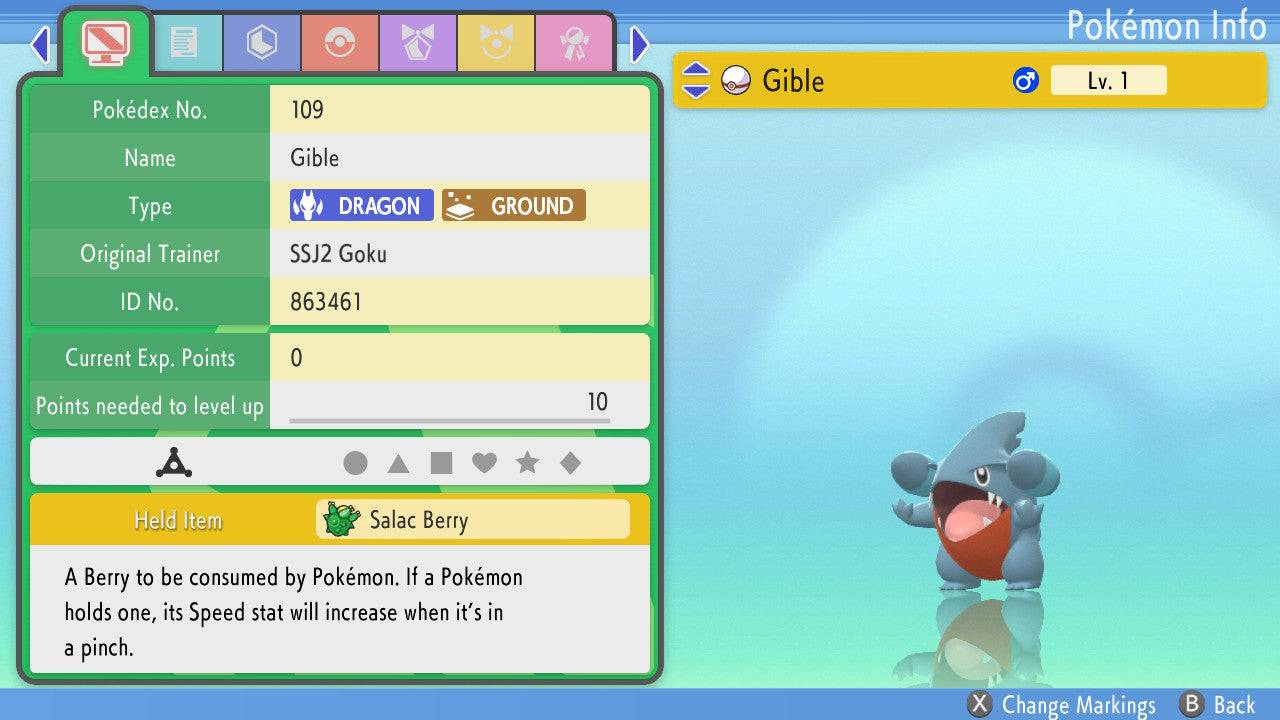Click the left arrow beside the tabs
This screenshot has height=720, width=1280.
40,44
